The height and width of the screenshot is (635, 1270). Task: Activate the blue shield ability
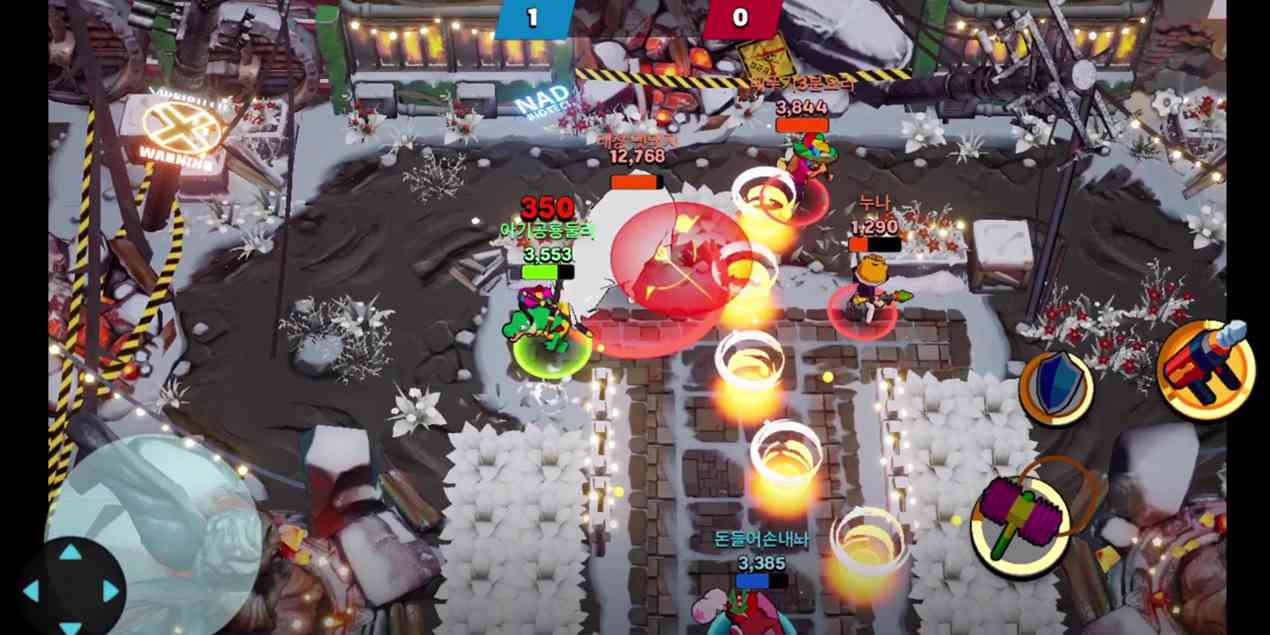tap(1056, 387)
